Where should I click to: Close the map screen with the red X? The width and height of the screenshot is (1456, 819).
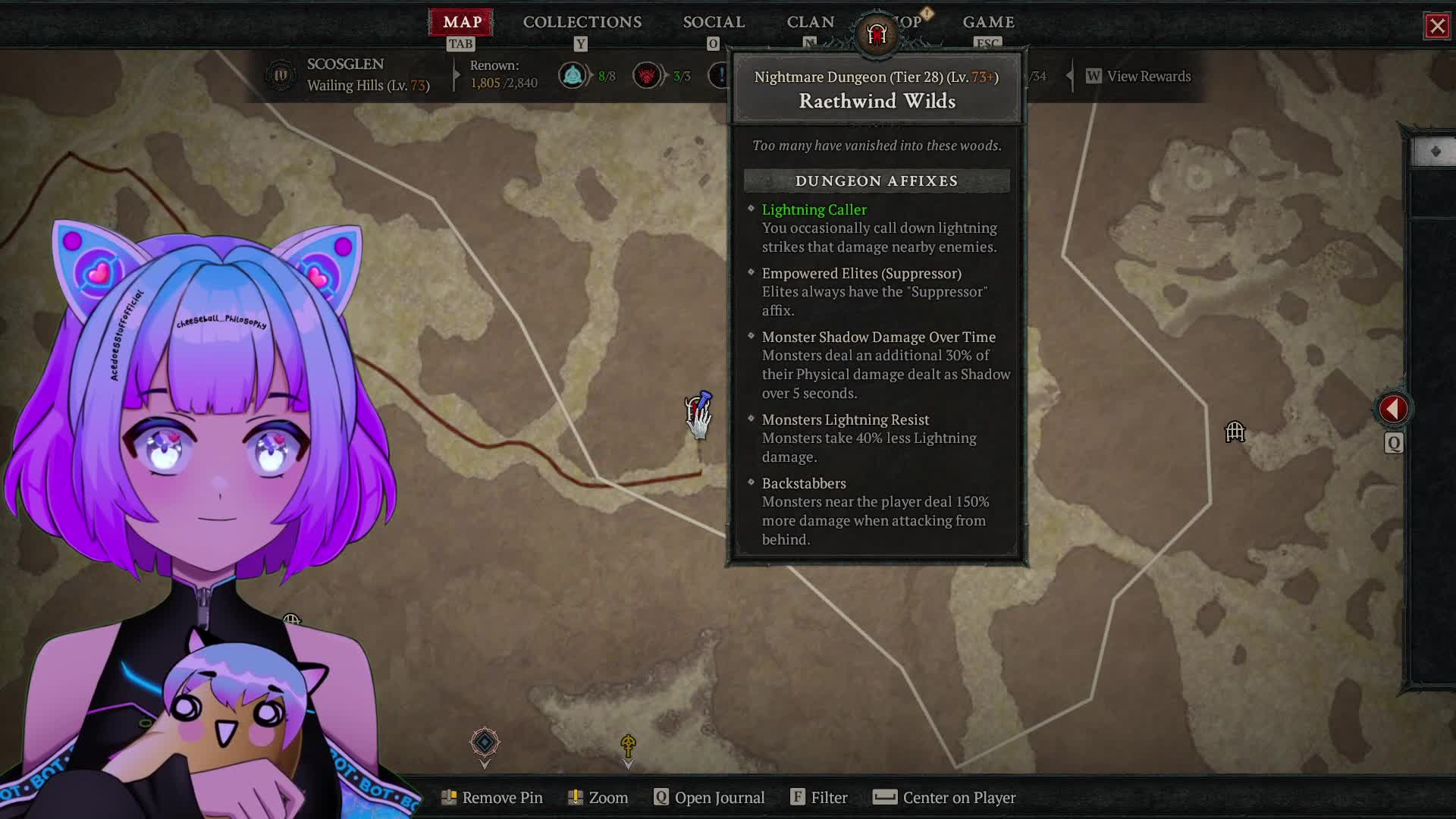[1437, 27]
